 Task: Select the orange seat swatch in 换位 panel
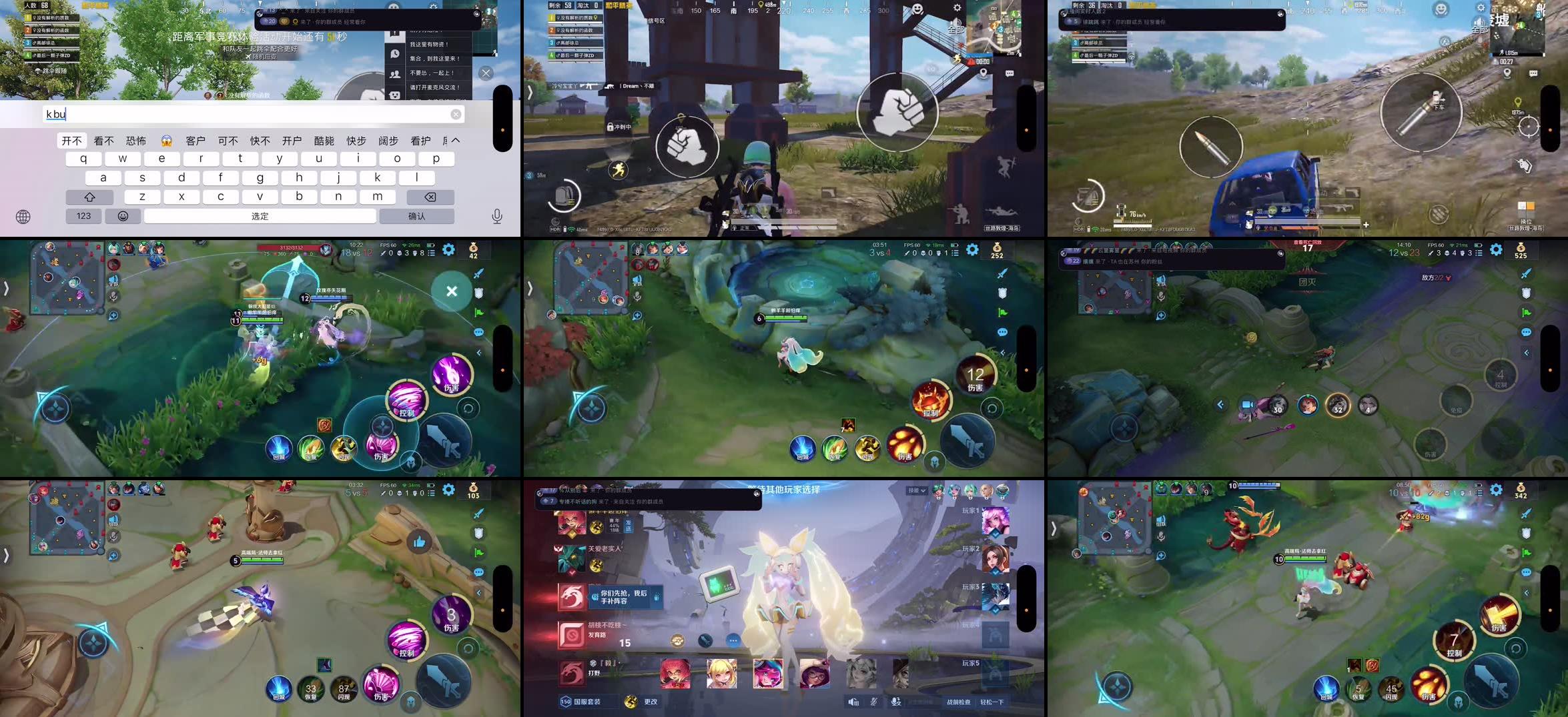pos(1531,205)
